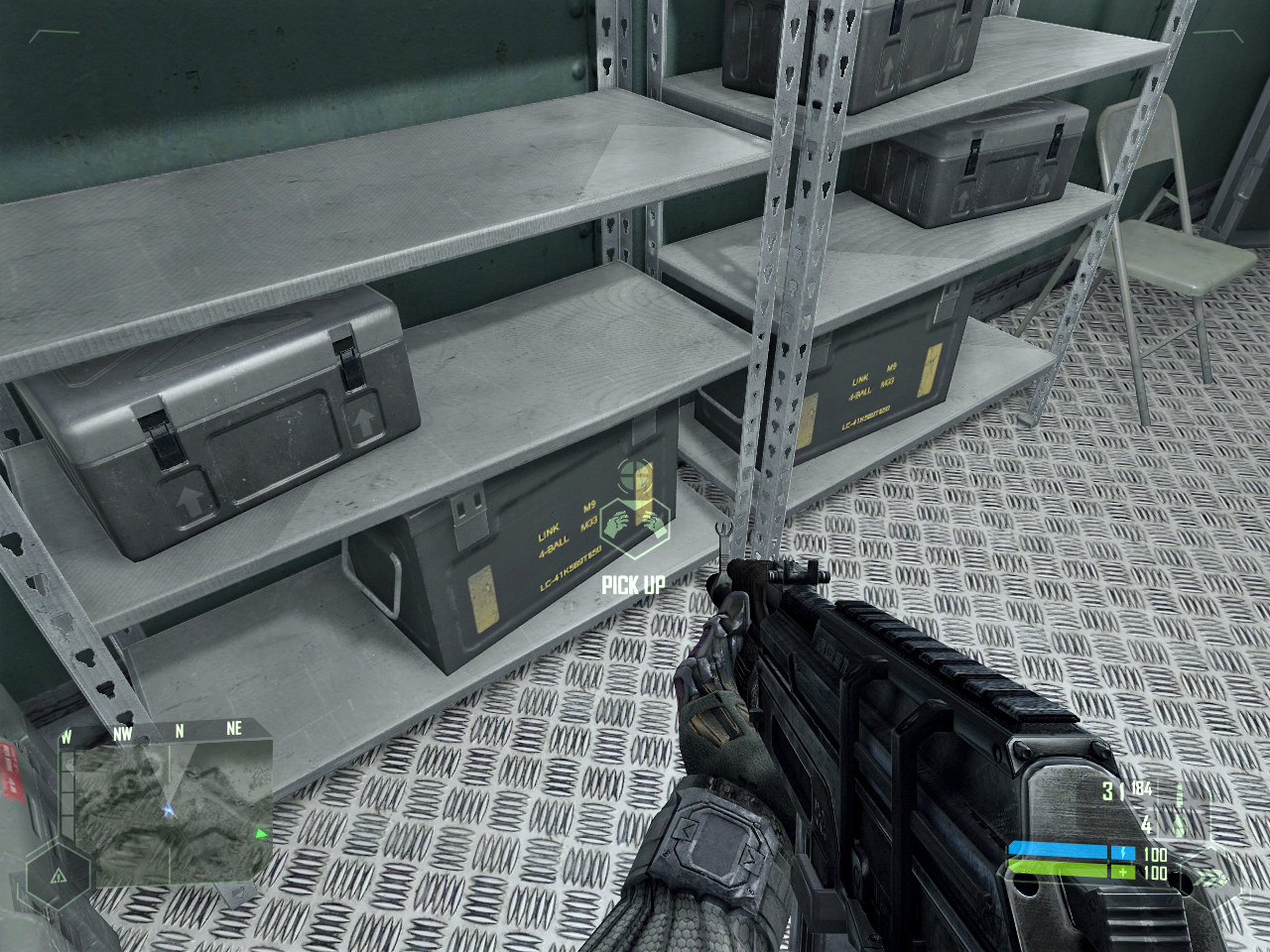The image size is (1270, 952).
Task: Click the compass heading strip
Action: click(165, 730)
